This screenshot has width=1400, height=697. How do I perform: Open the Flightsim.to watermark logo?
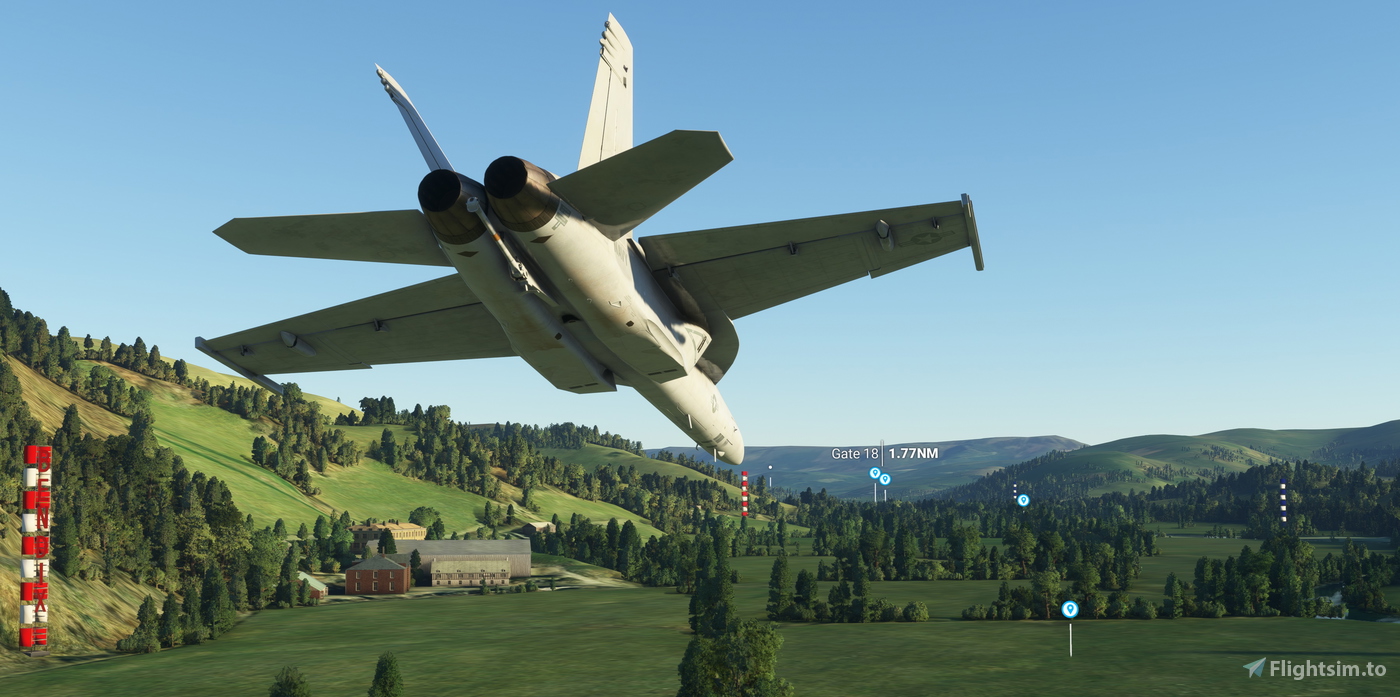click(x=1313, y=669)
